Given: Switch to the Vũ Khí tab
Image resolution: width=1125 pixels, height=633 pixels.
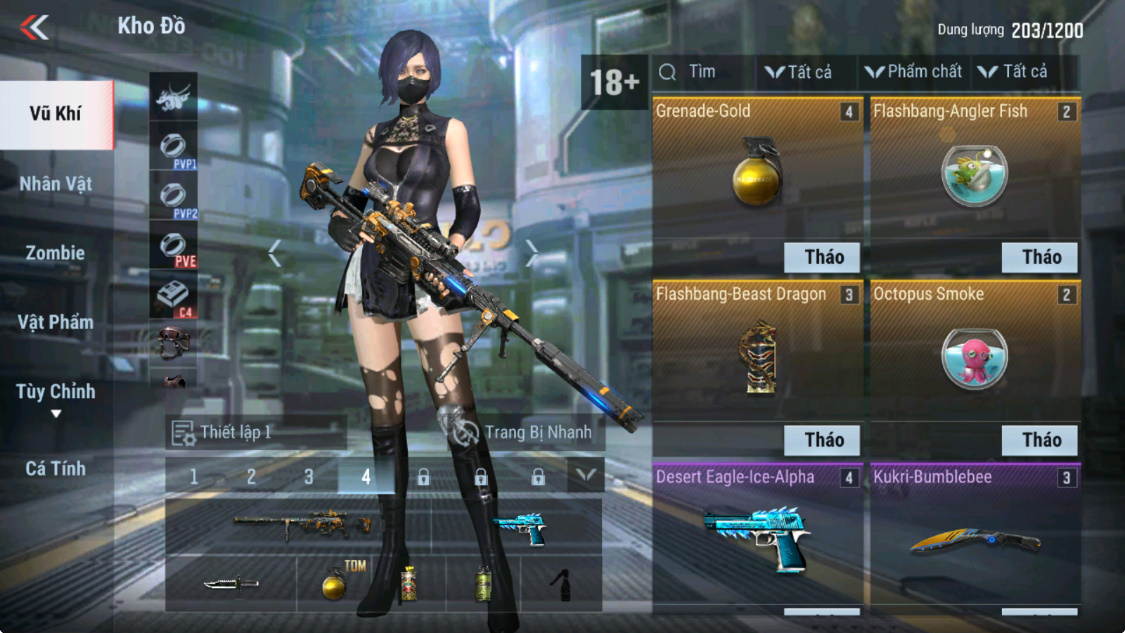Looking at the screenshot, I should pos(55,114).
